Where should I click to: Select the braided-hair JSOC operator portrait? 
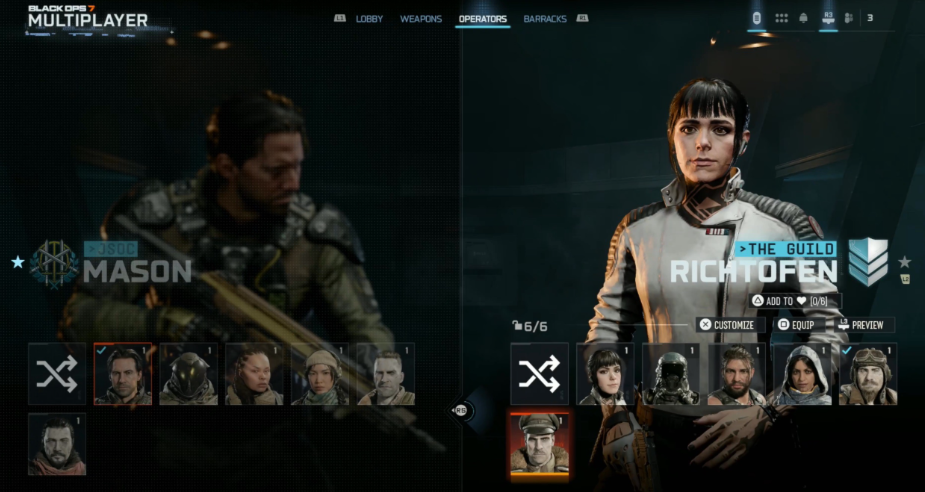pyautogui.click(x=254, y=374)
